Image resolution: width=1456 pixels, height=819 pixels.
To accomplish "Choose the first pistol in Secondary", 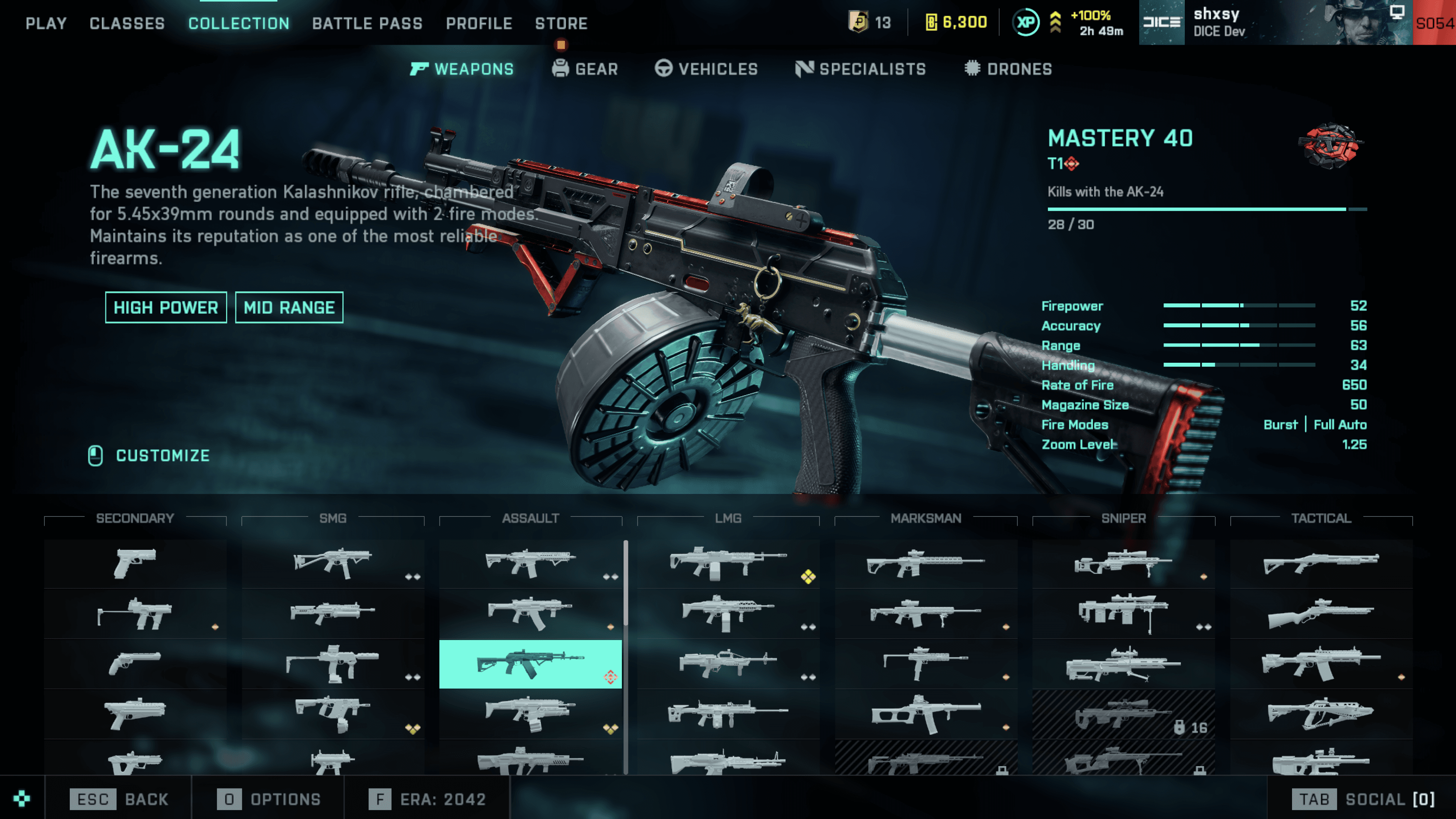I will point(135,563).
